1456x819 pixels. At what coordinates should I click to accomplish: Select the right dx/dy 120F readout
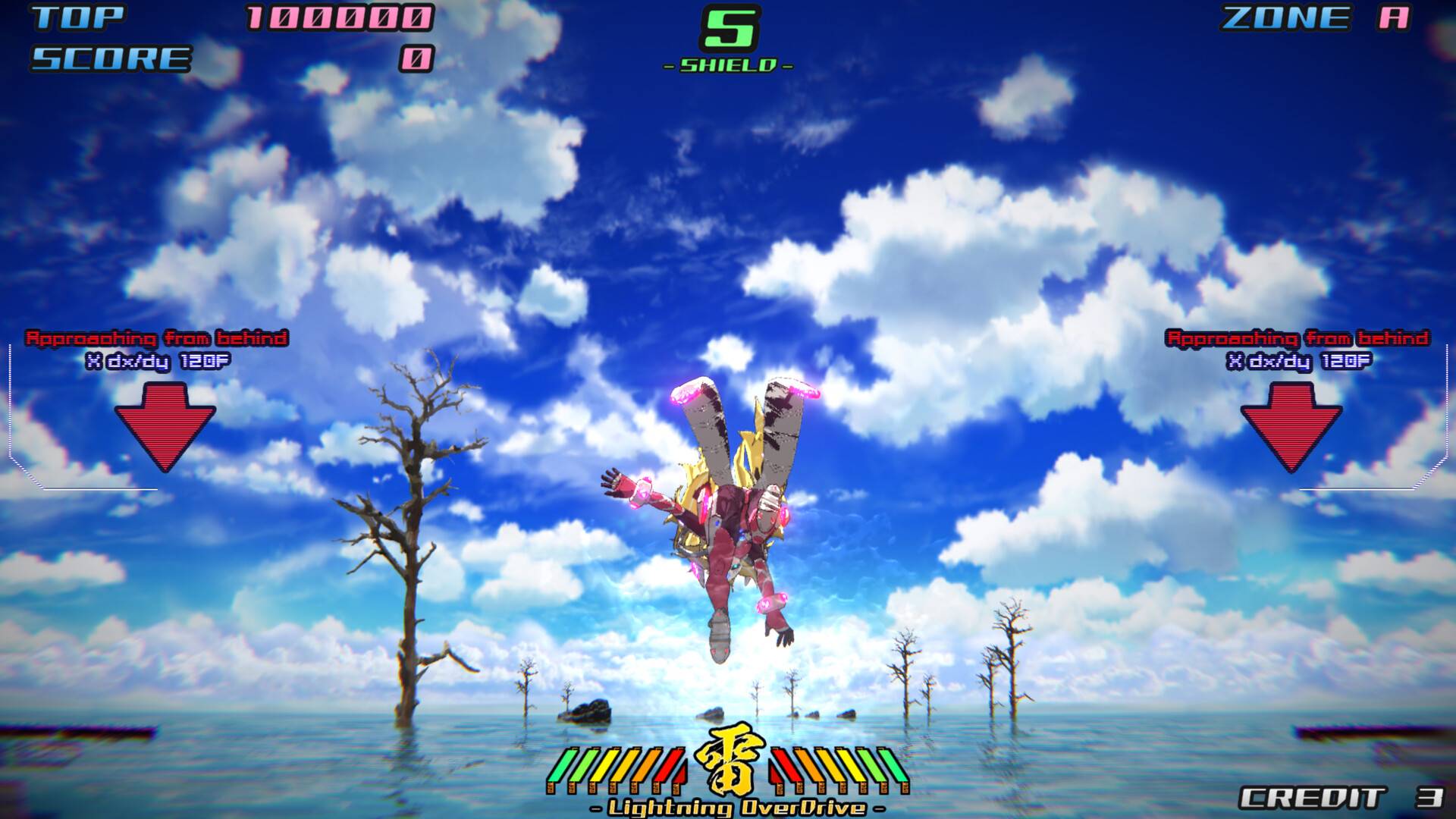(x=1298, y=362)
